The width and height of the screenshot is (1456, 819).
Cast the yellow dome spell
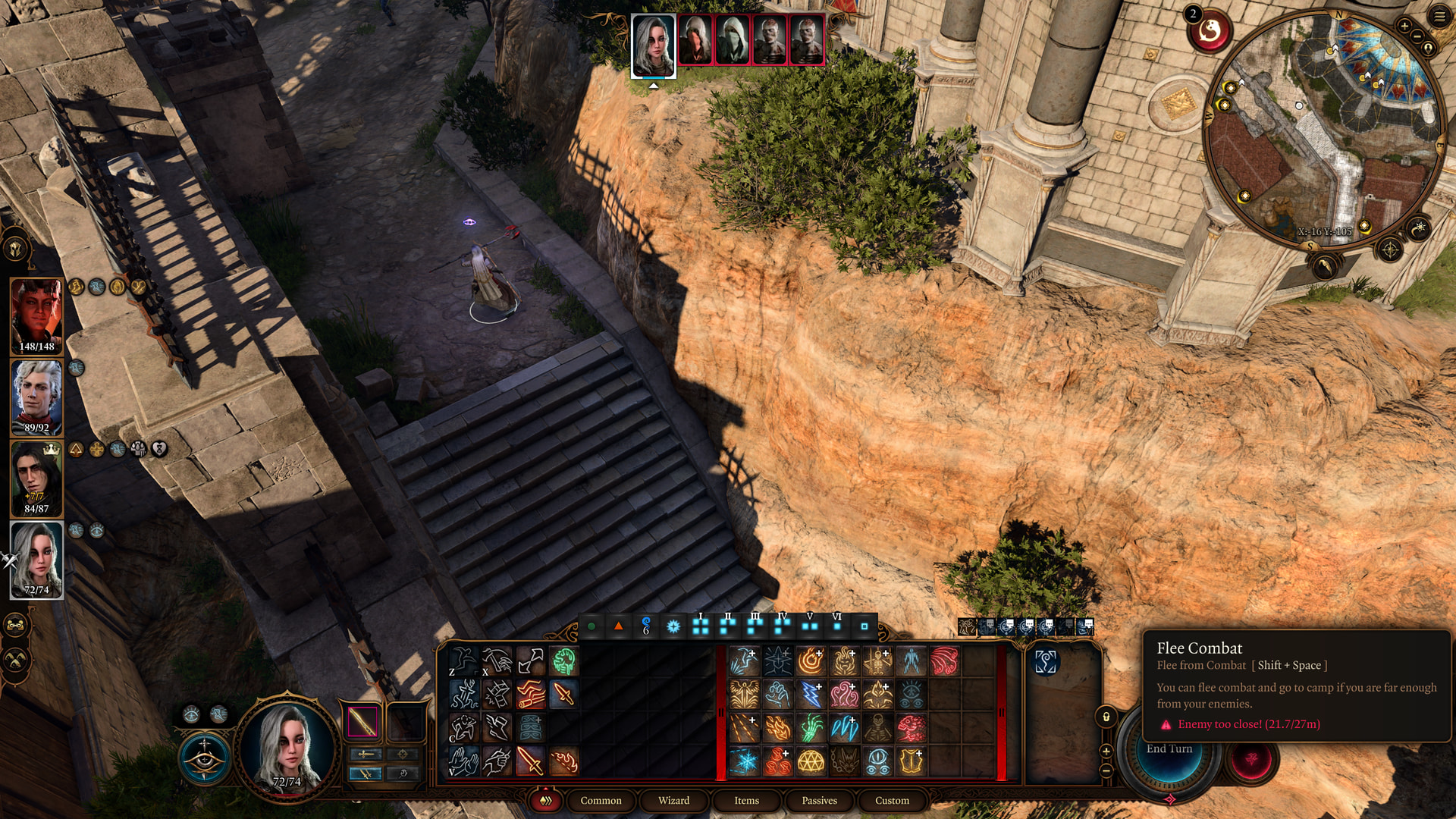click(811, 761)
